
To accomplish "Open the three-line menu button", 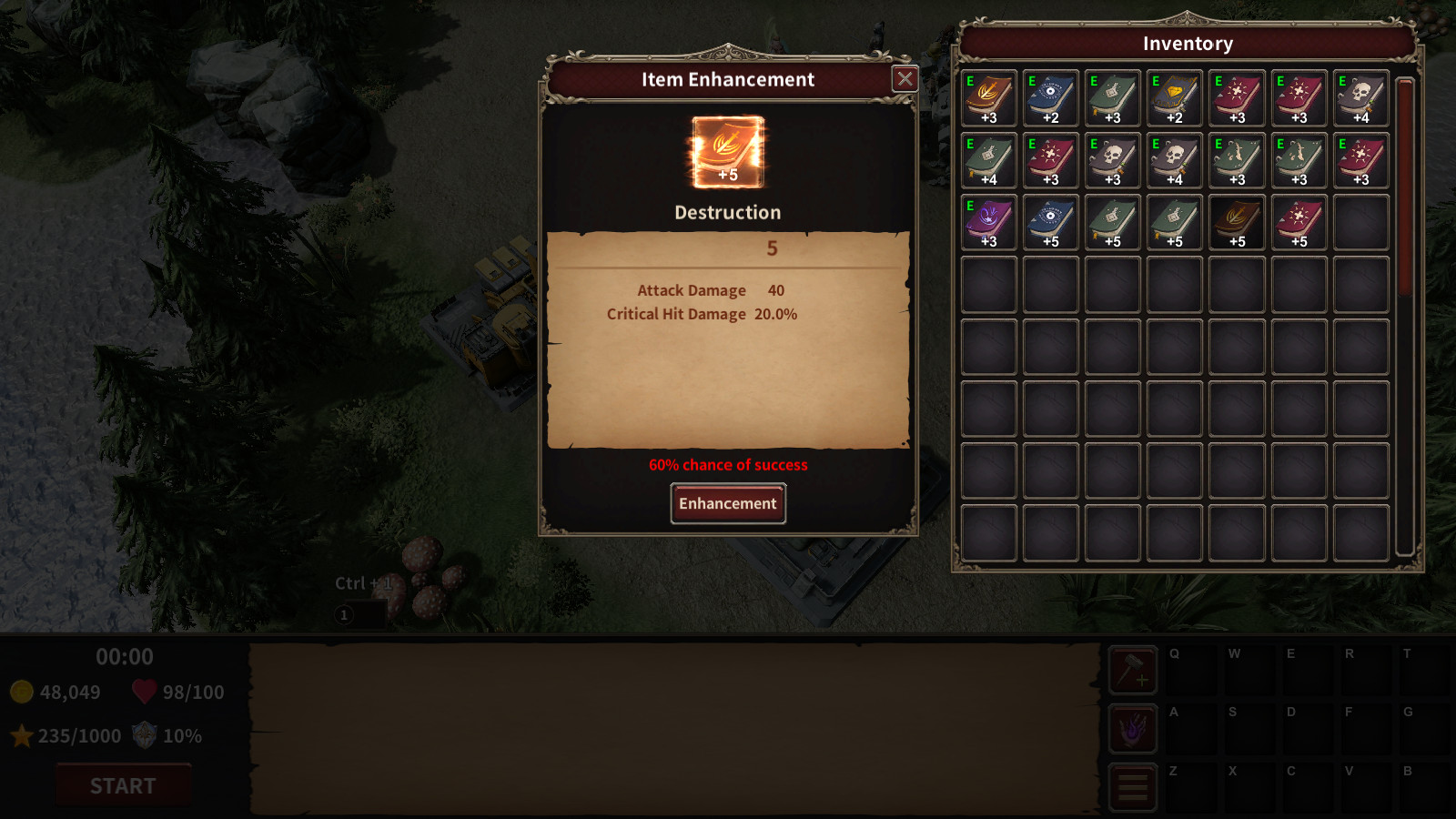I will coord(1133,787).
